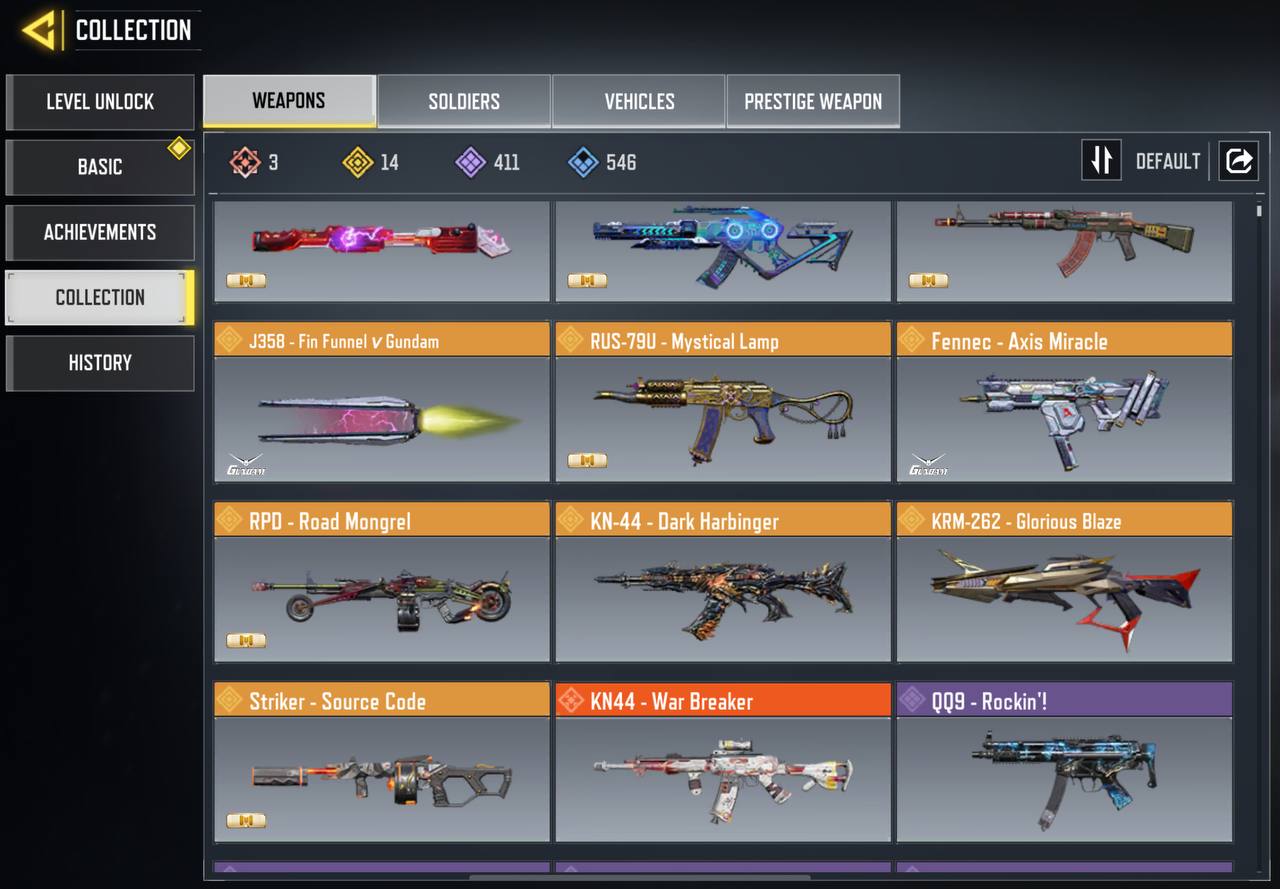Select the Striker Source Code weapon
This screenshot has height=889, width=1280.
click(381, 762)
